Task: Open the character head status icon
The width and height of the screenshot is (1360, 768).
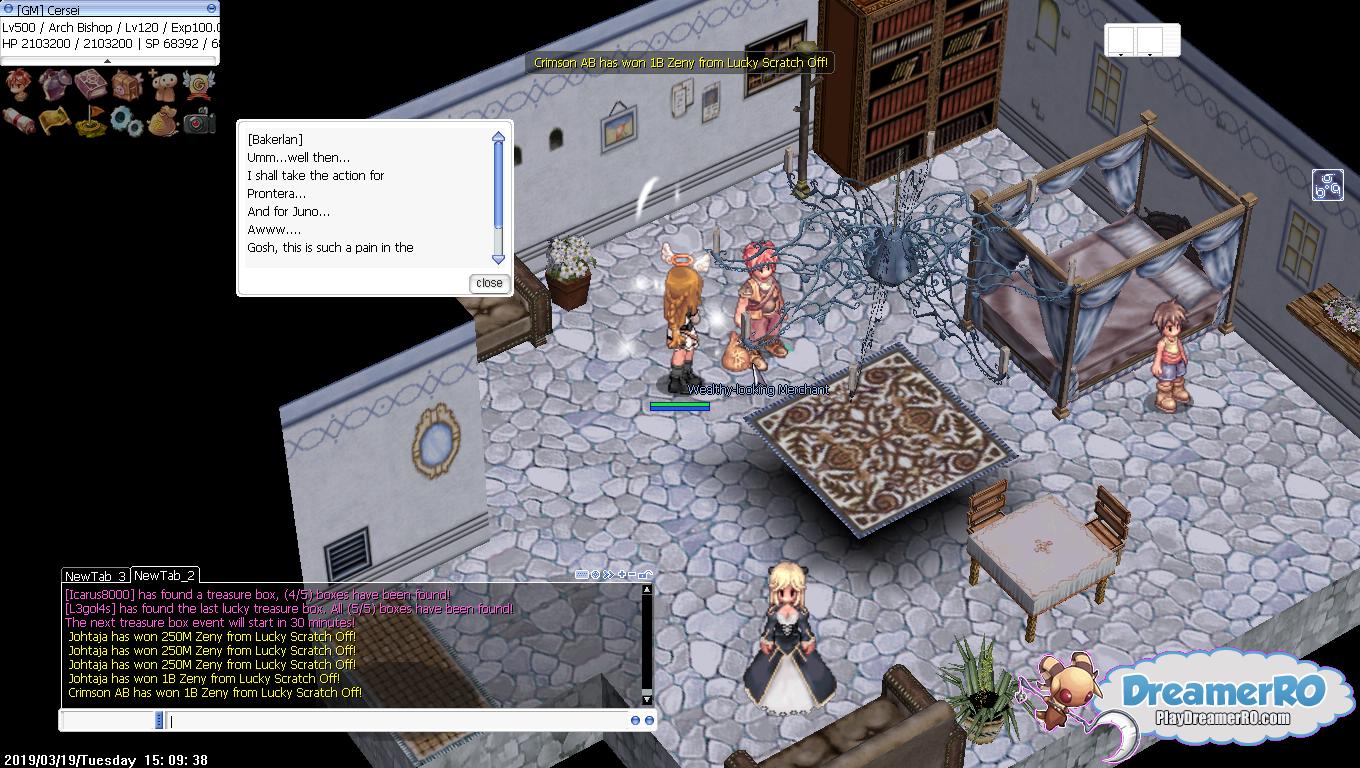Action: 19,86
